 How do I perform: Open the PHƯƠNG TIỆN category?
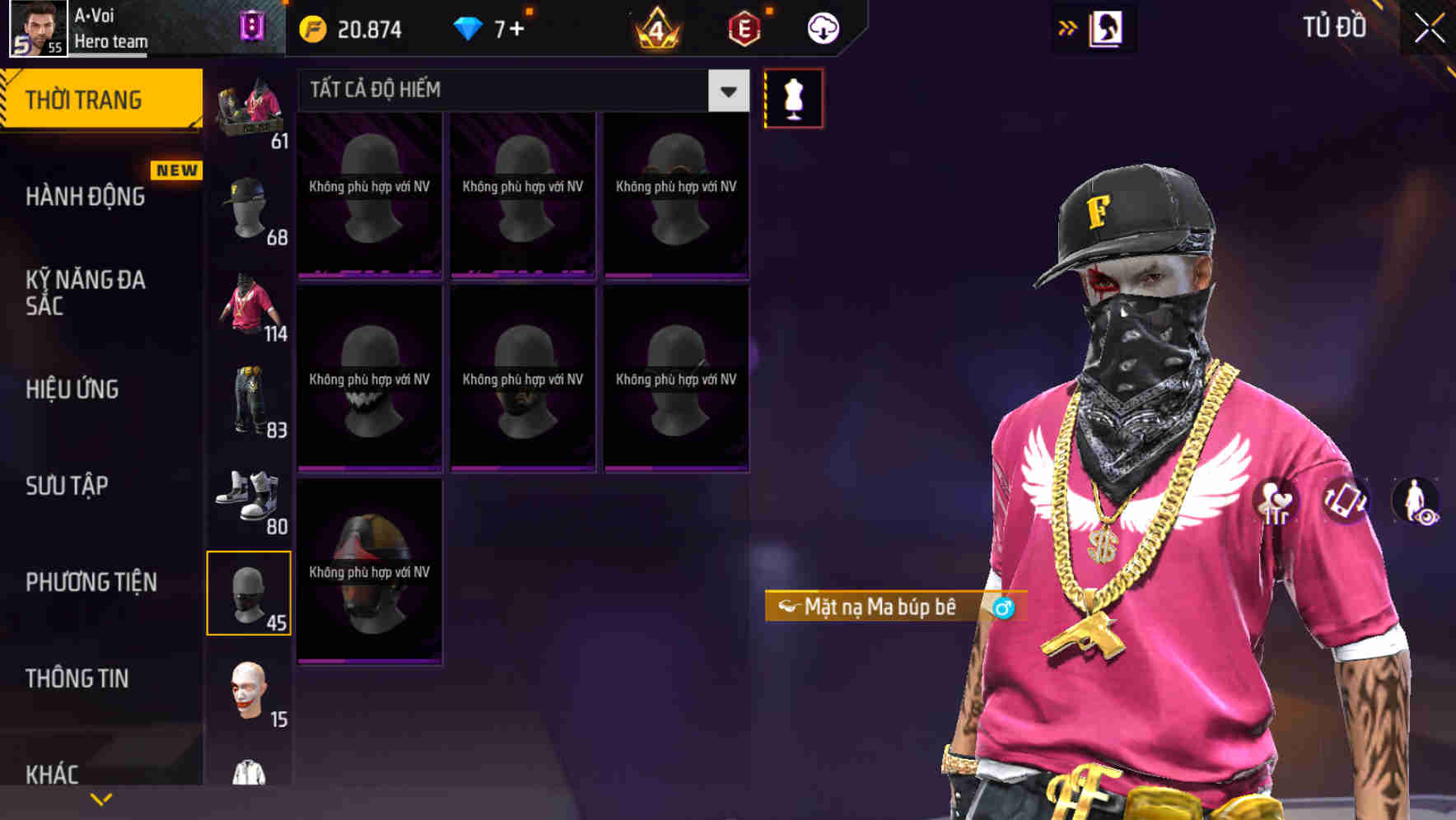(x=91, y=581)
